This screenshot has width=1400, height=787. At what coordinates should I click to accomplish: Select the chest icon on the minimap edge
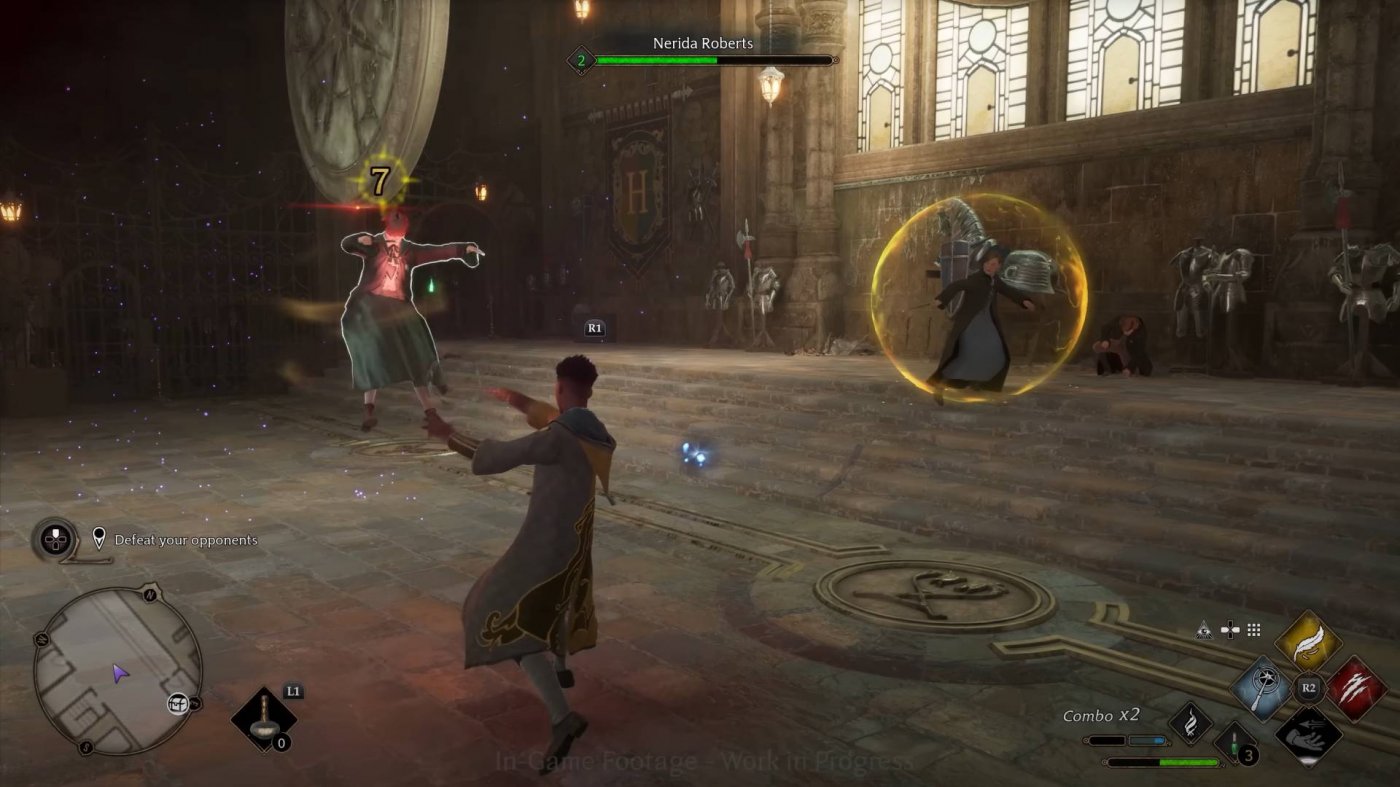pos(177,704)
